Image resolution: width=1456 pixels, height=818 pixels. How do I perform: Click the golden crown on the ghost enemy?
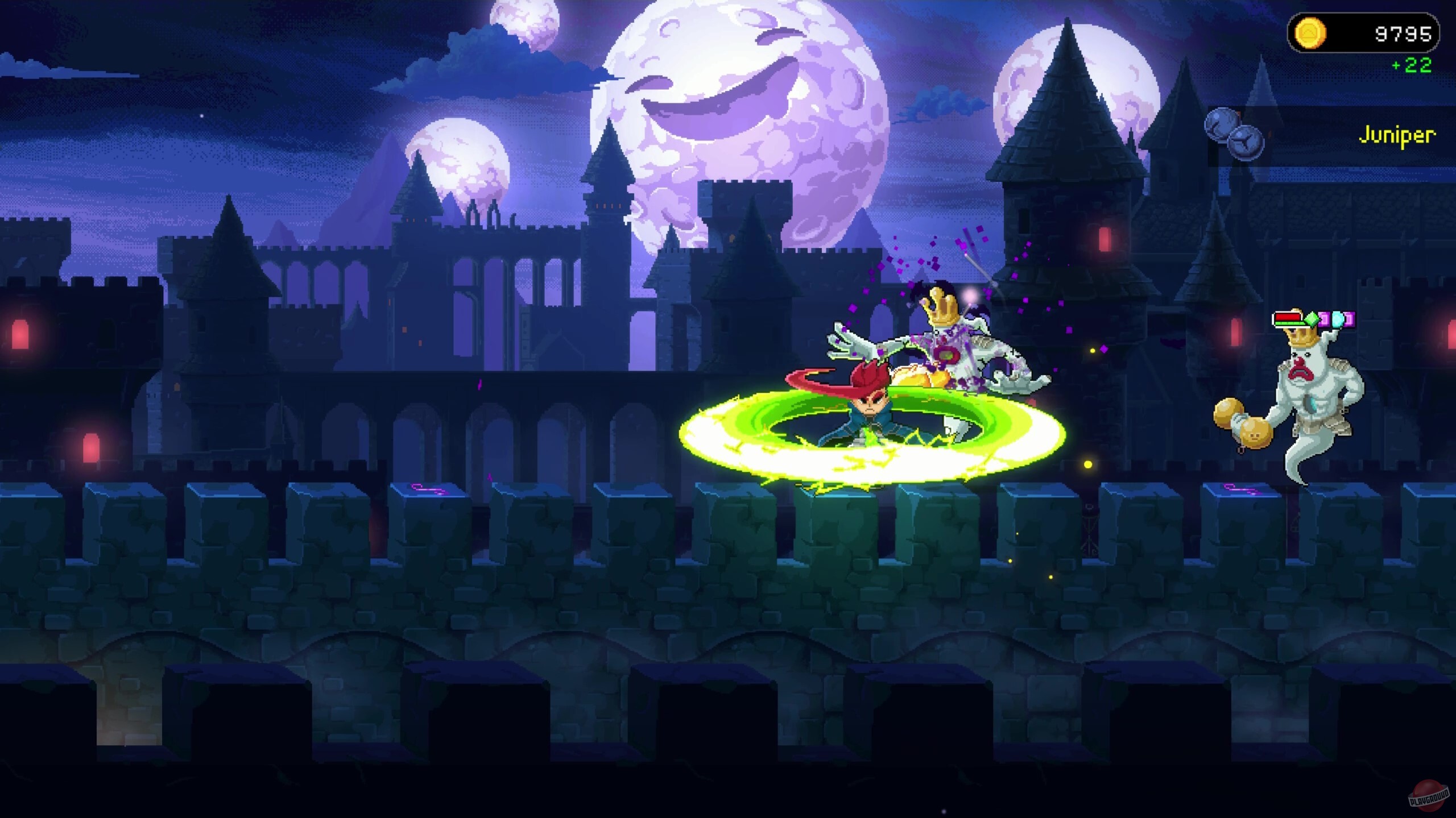[1303, 338]
